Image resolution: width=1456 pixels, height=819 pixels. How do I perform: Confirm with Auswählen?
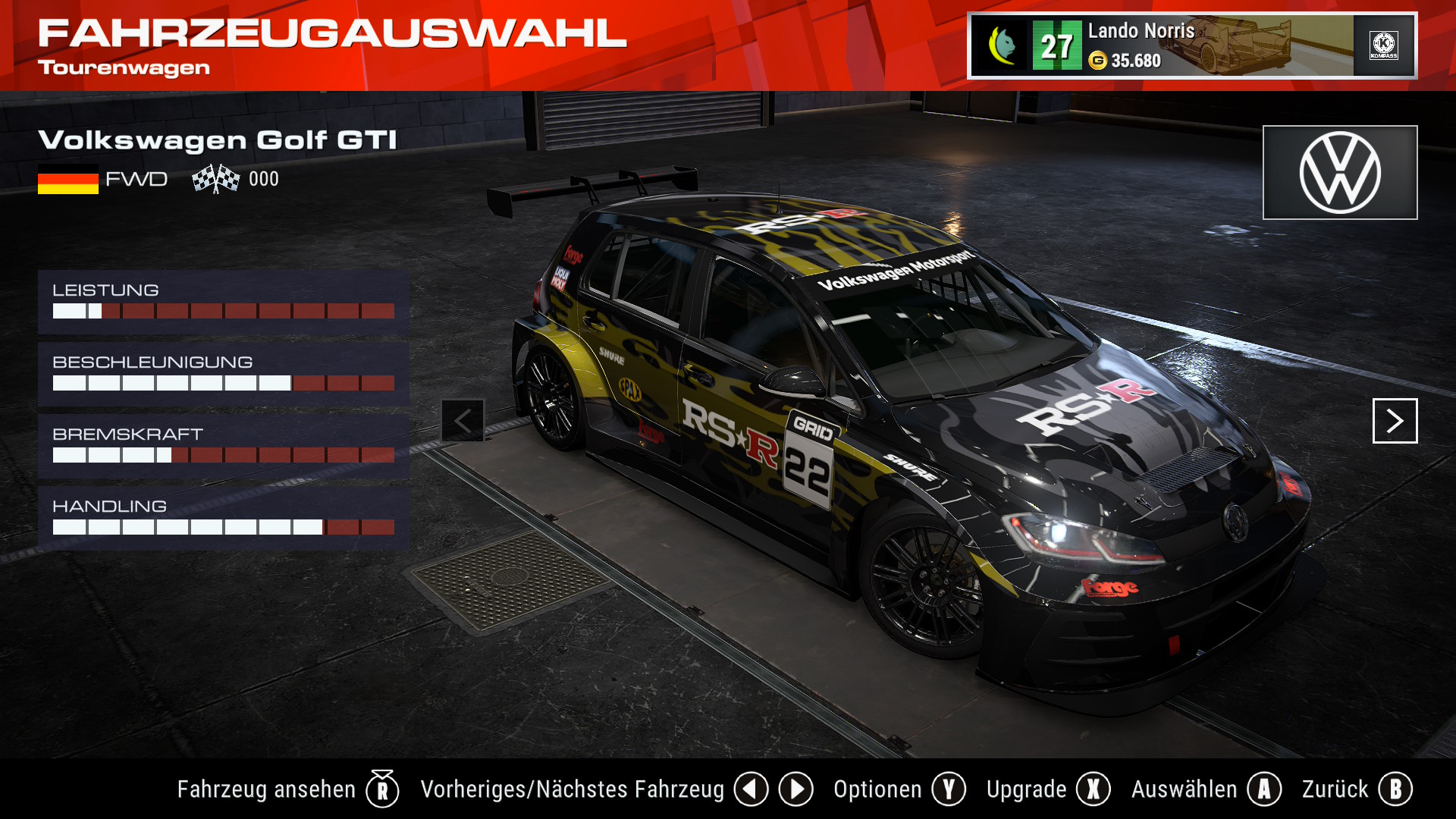coord(1205,789)
